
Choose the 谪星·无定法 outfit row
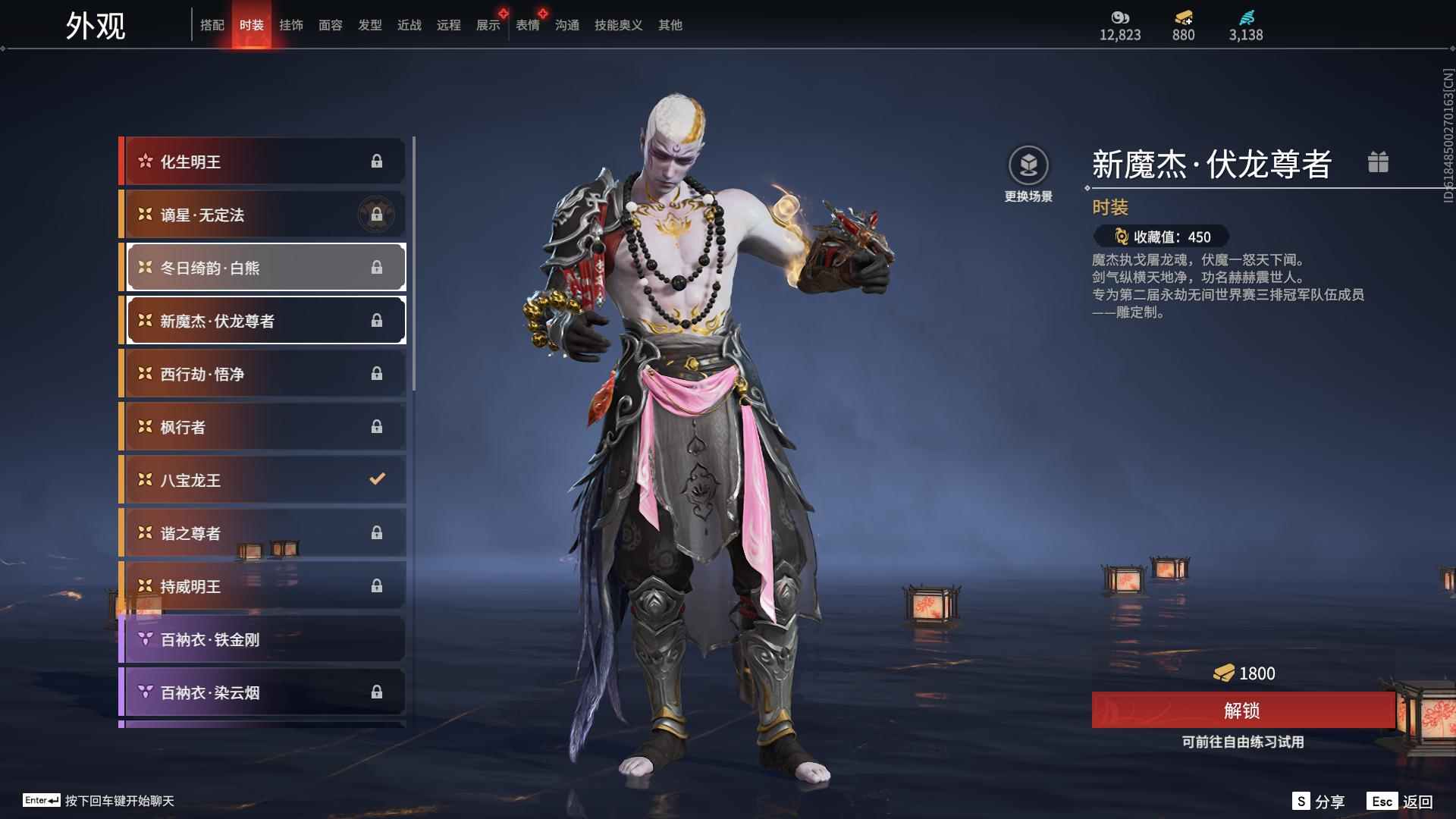pos(263,215)
